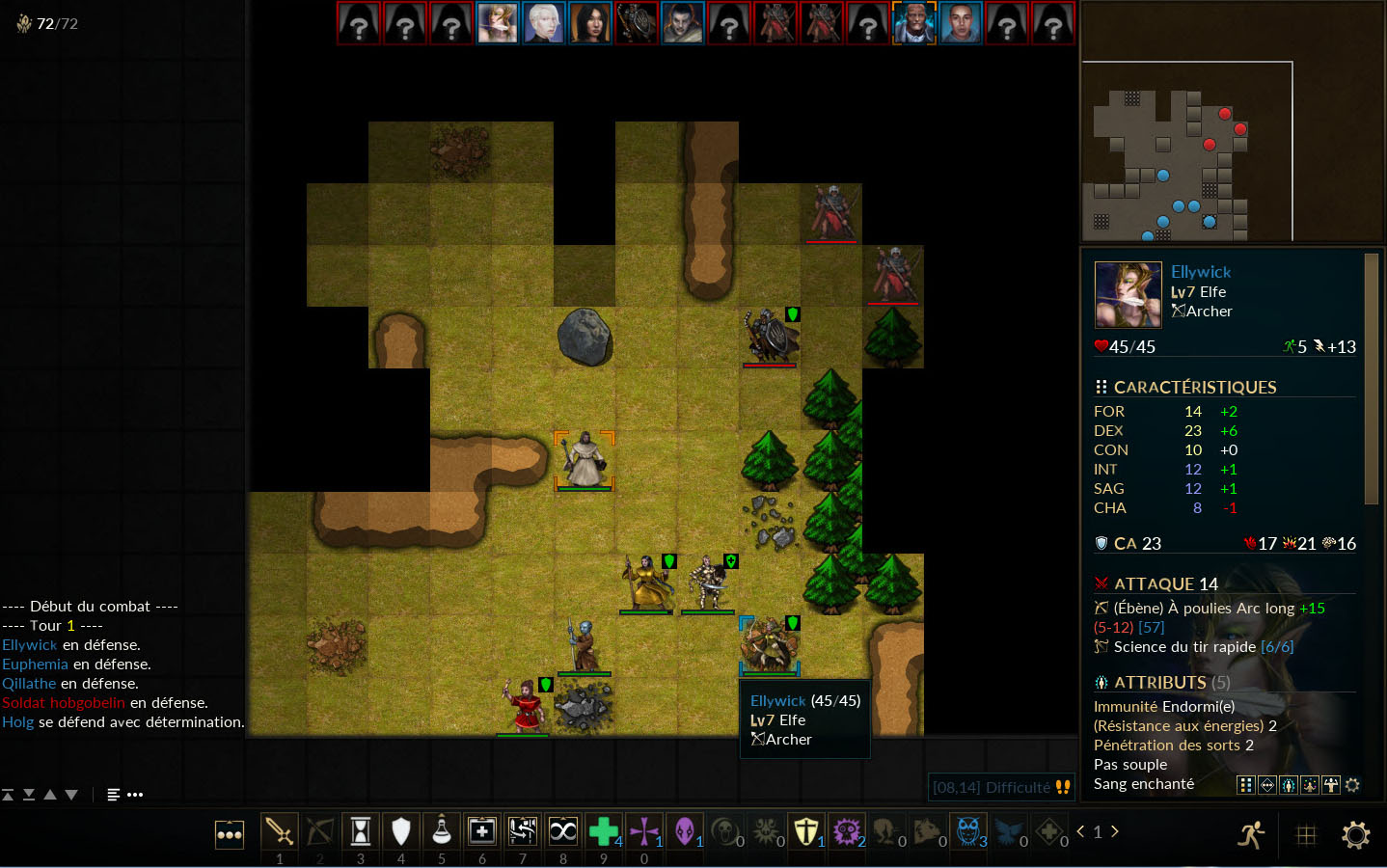The width and height of the screenshot is (1387, 868).
Task: Use the potion flask action
Action: 442,831
